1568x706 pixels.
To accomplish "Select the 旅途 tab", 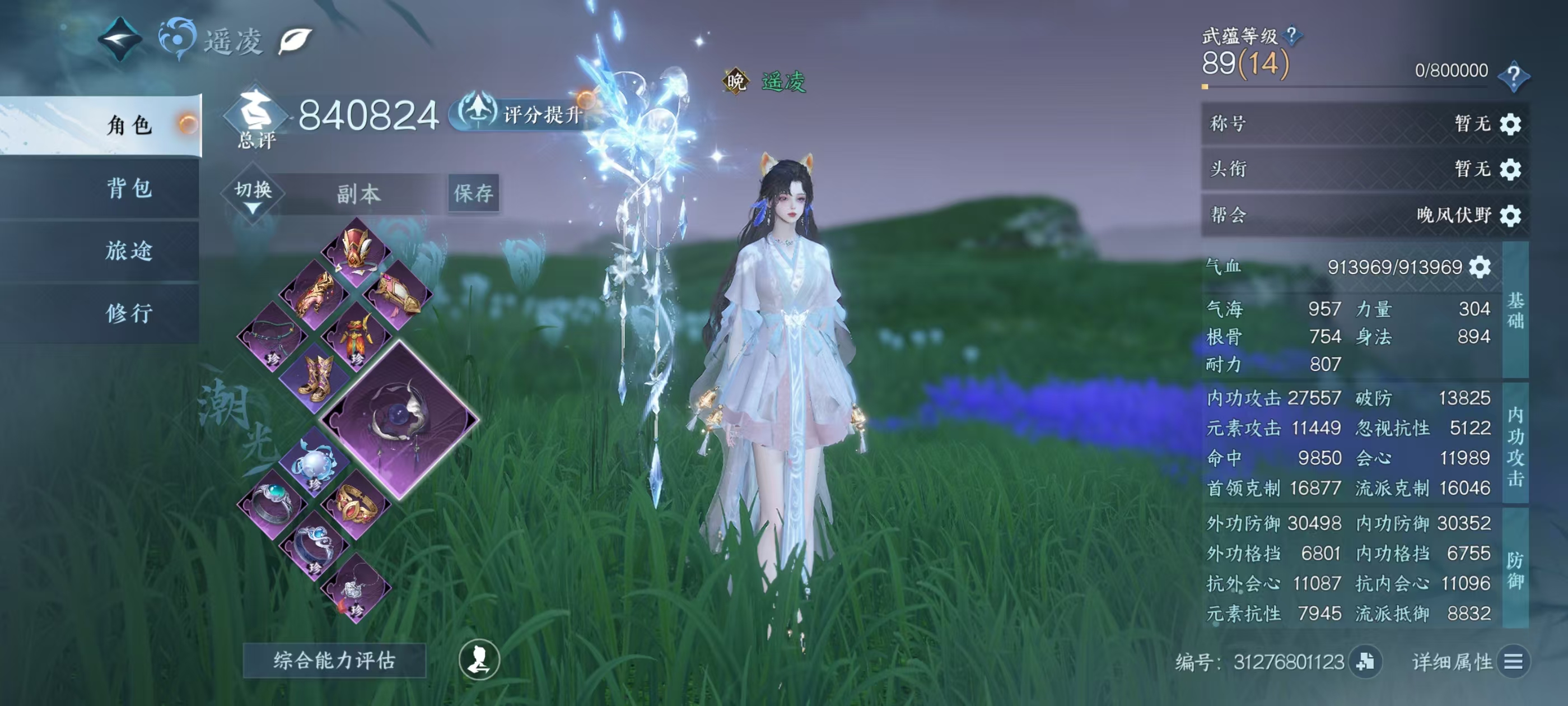I will (x=128, y=251).
